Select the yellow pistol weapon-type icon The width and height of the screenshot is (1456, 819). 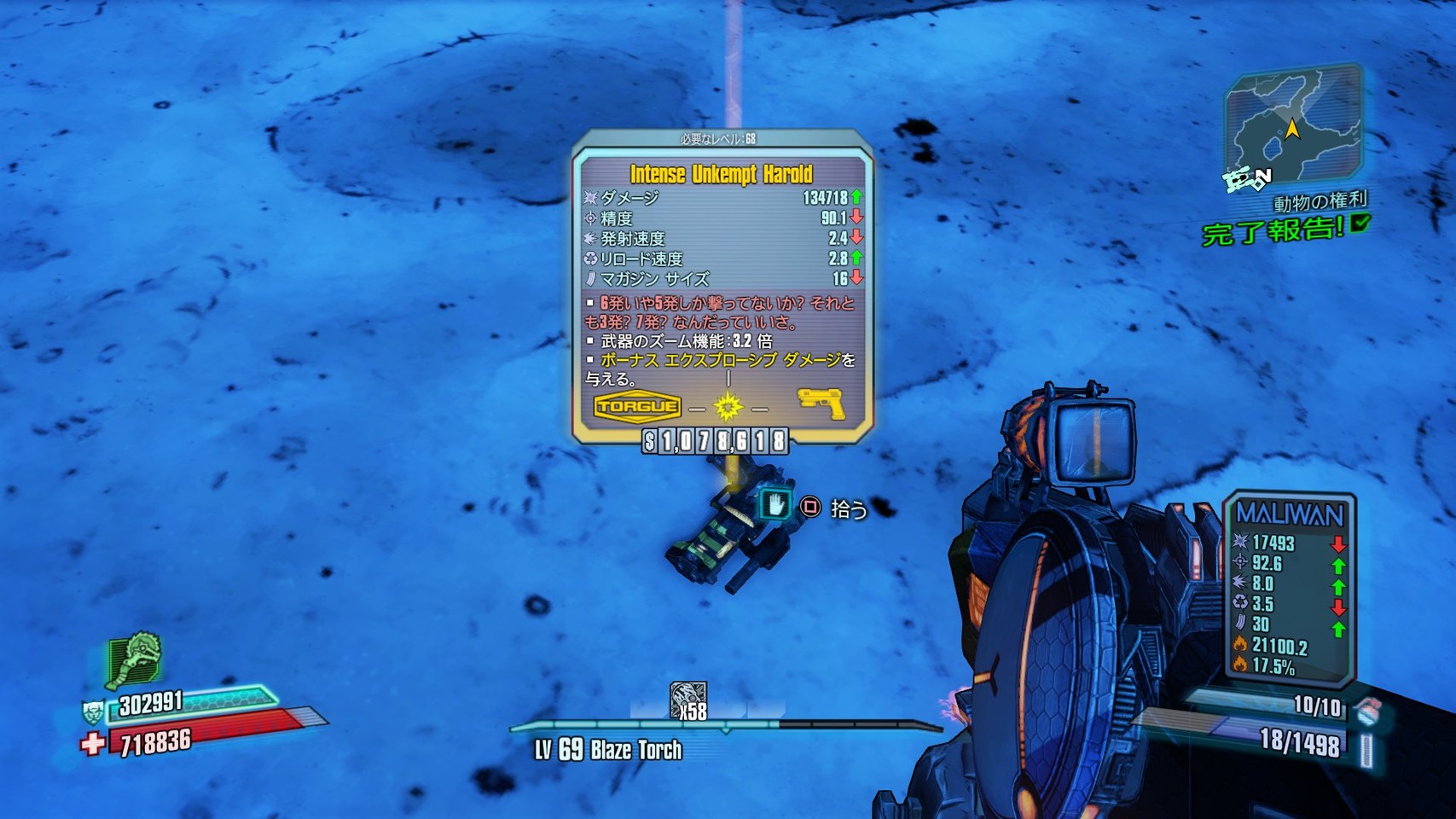821,404
